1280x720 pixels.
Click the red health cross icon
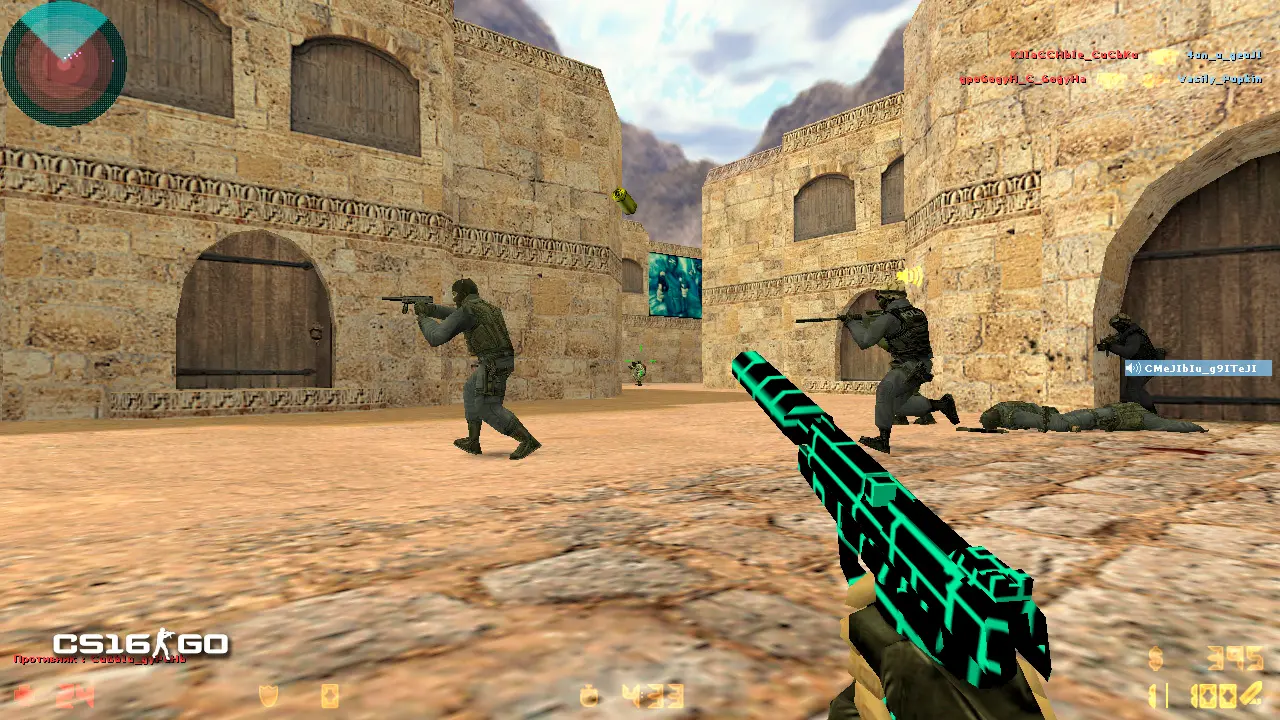(x=23, y=696)
